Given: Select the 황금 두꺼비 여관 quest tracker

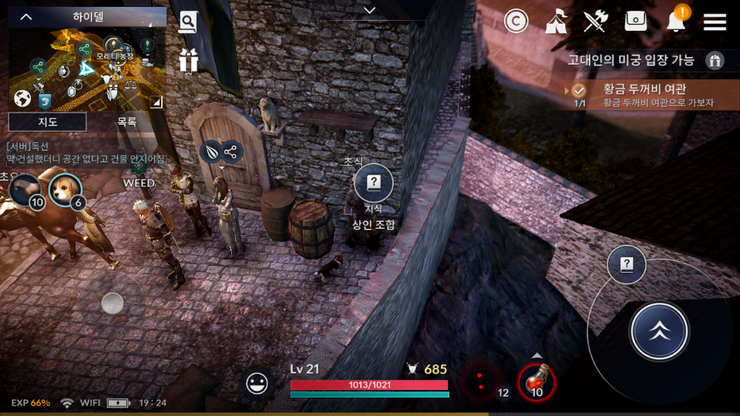Looking at the screenshot, I should point(650,95).
